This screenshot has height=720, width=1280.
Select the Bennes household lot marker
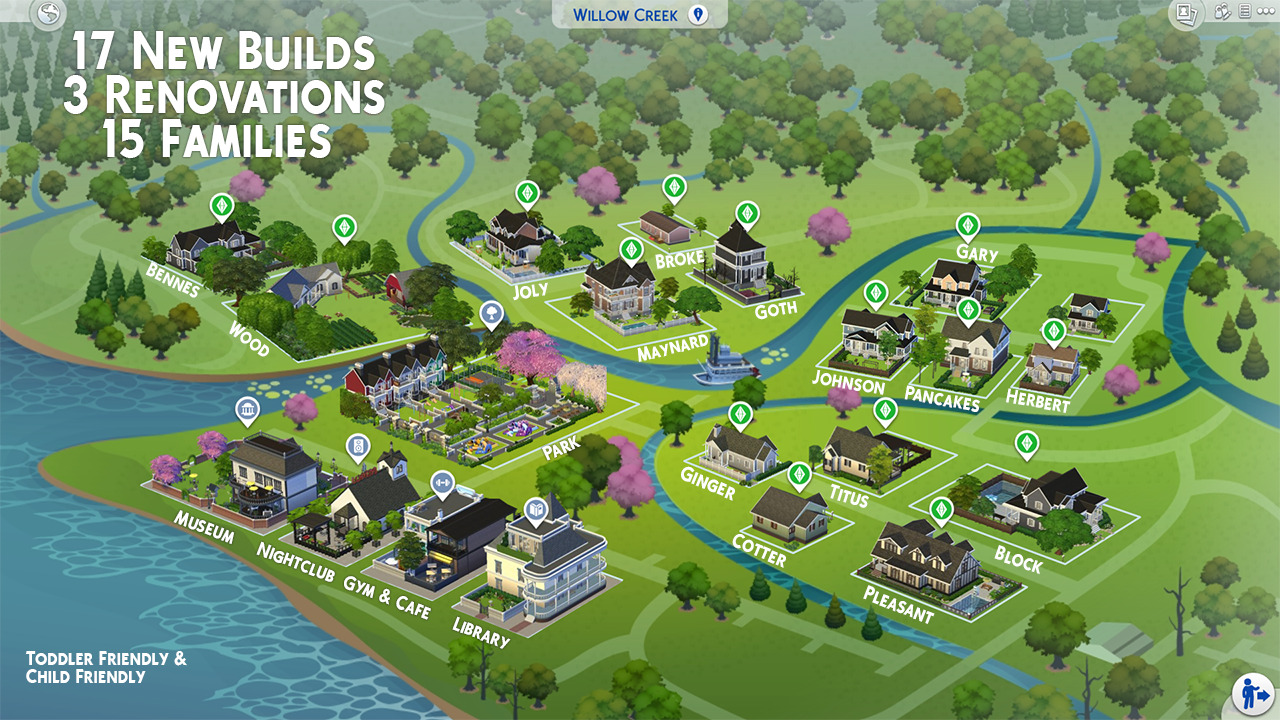click(x=222, y=207)
